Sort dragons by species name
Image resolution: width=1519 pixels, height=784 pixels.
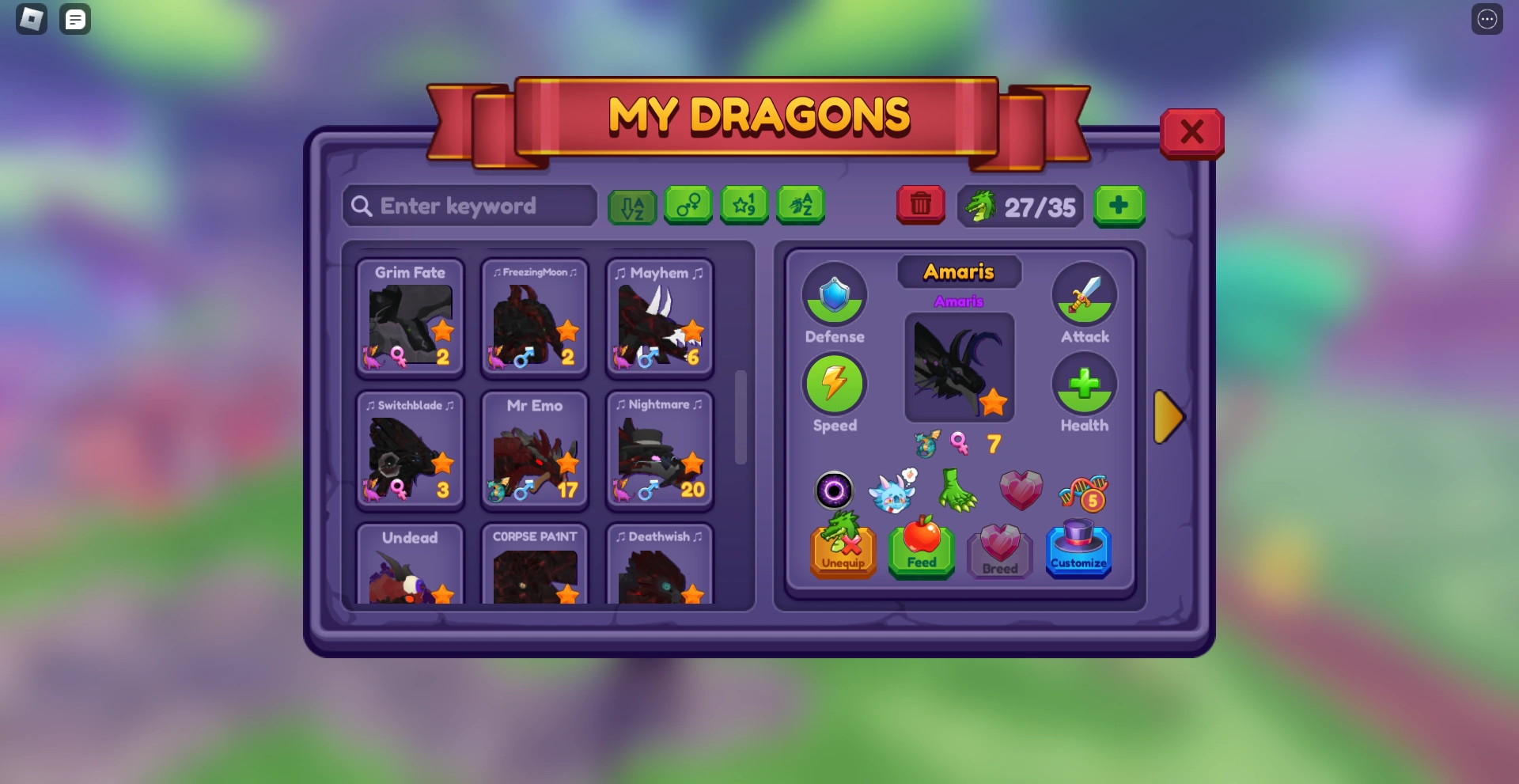tap(801, 206)
